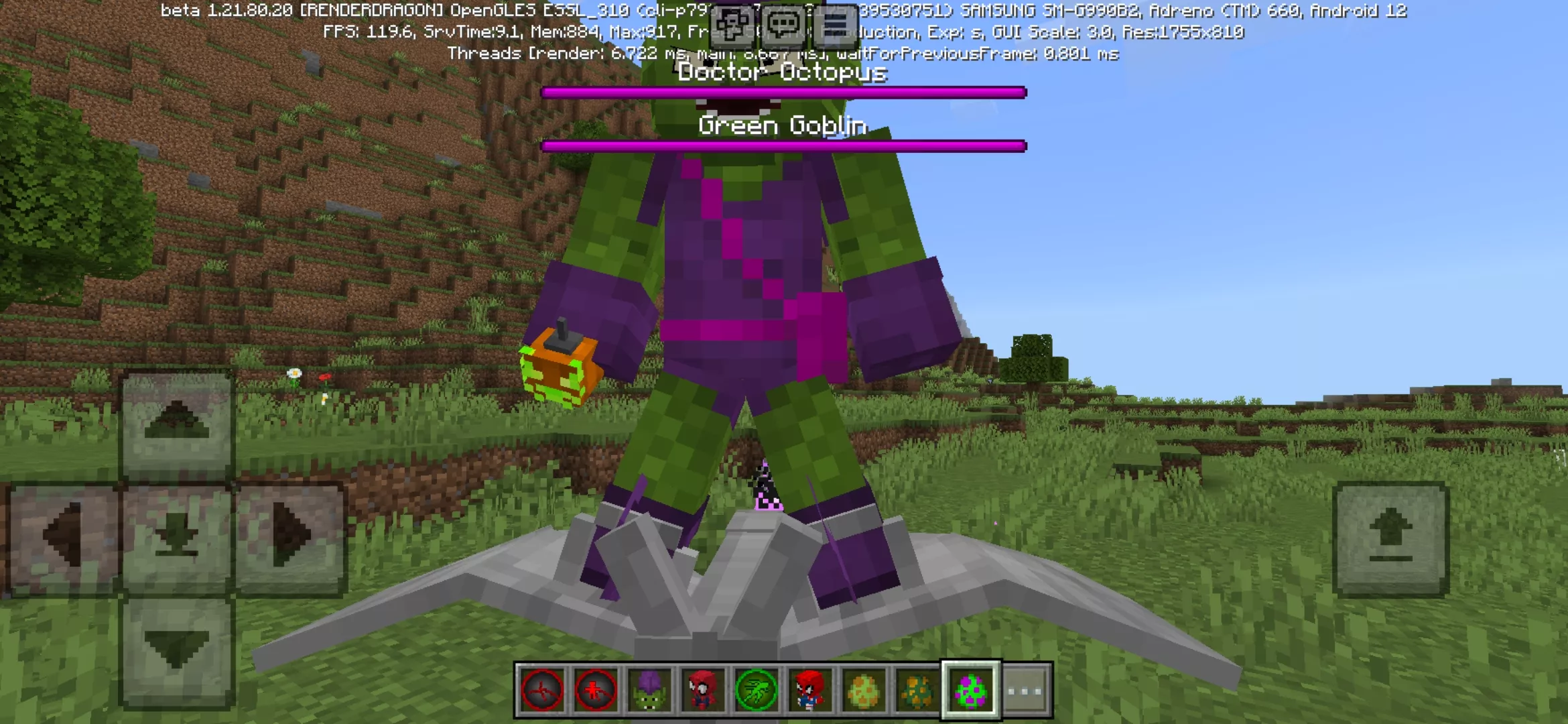Toggle the sneak button in the D-pad center
The height and width of the screenshot is (724, 1568).
pos(176,536)
